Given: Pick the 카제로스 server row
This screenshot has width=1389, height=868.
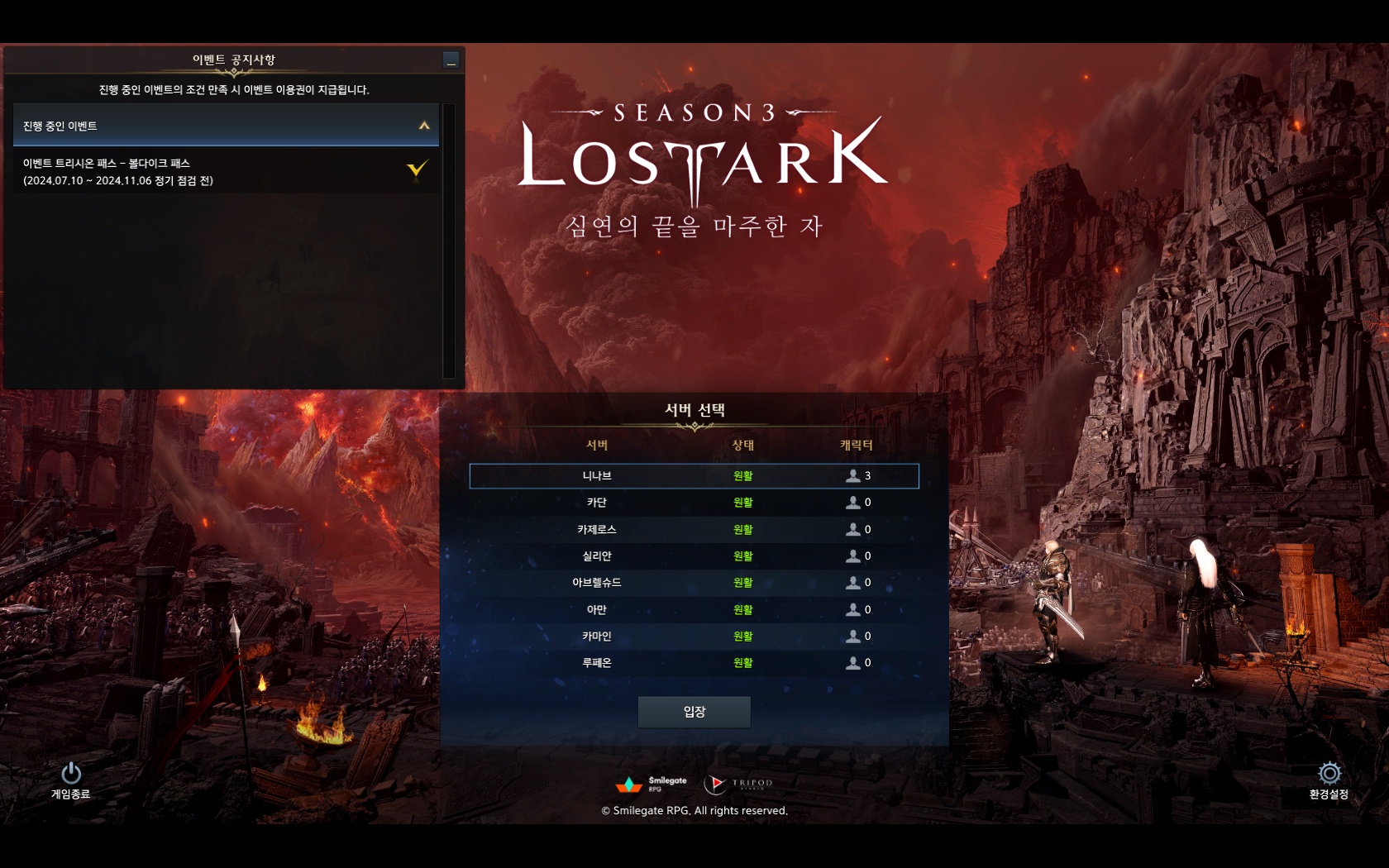Looking at the screenshot, I should tap(694, 530).
